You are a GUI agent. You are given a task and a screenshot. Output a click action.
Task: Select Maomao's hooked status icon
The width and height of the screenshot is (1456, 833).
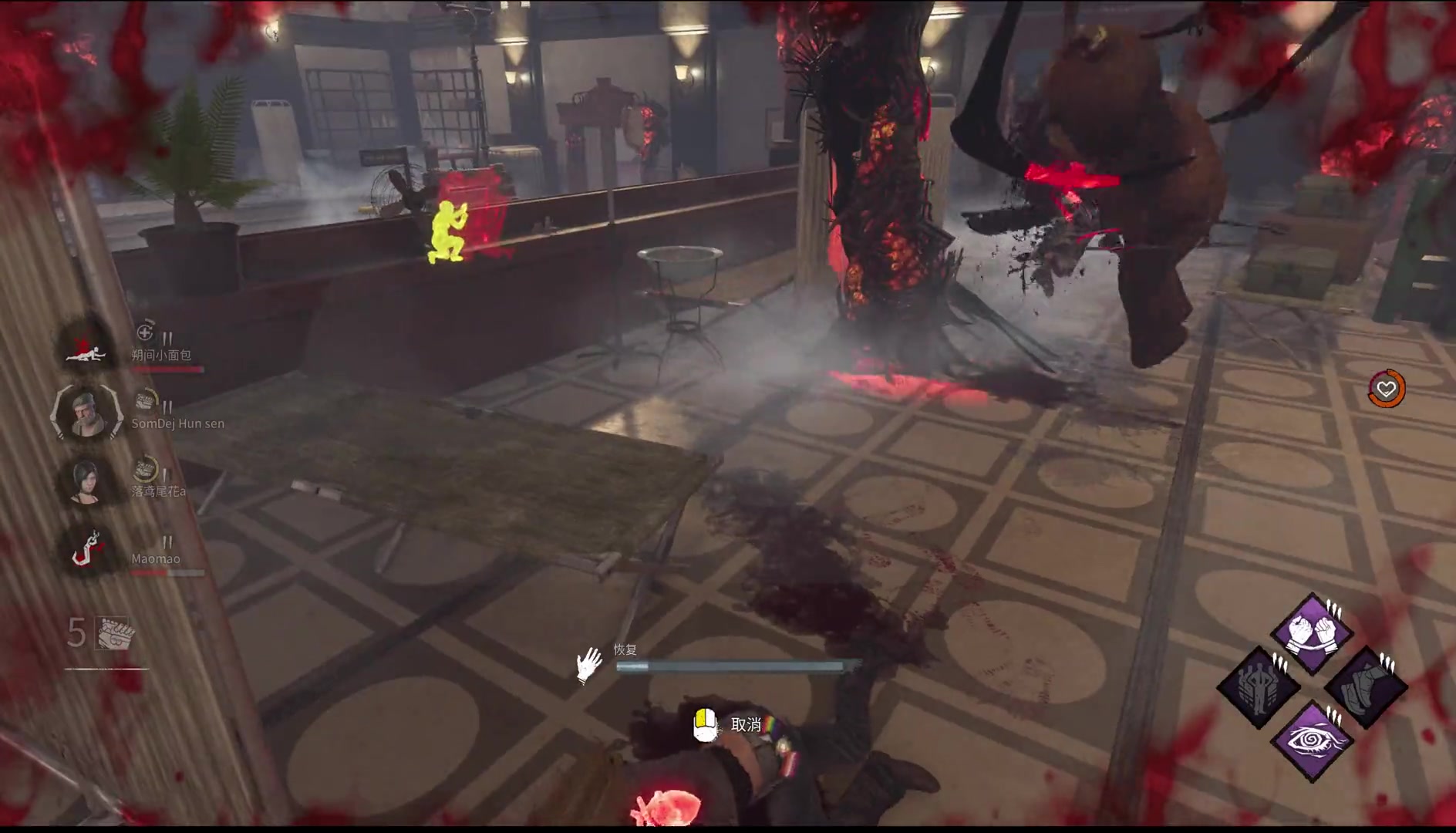[86, 549]
